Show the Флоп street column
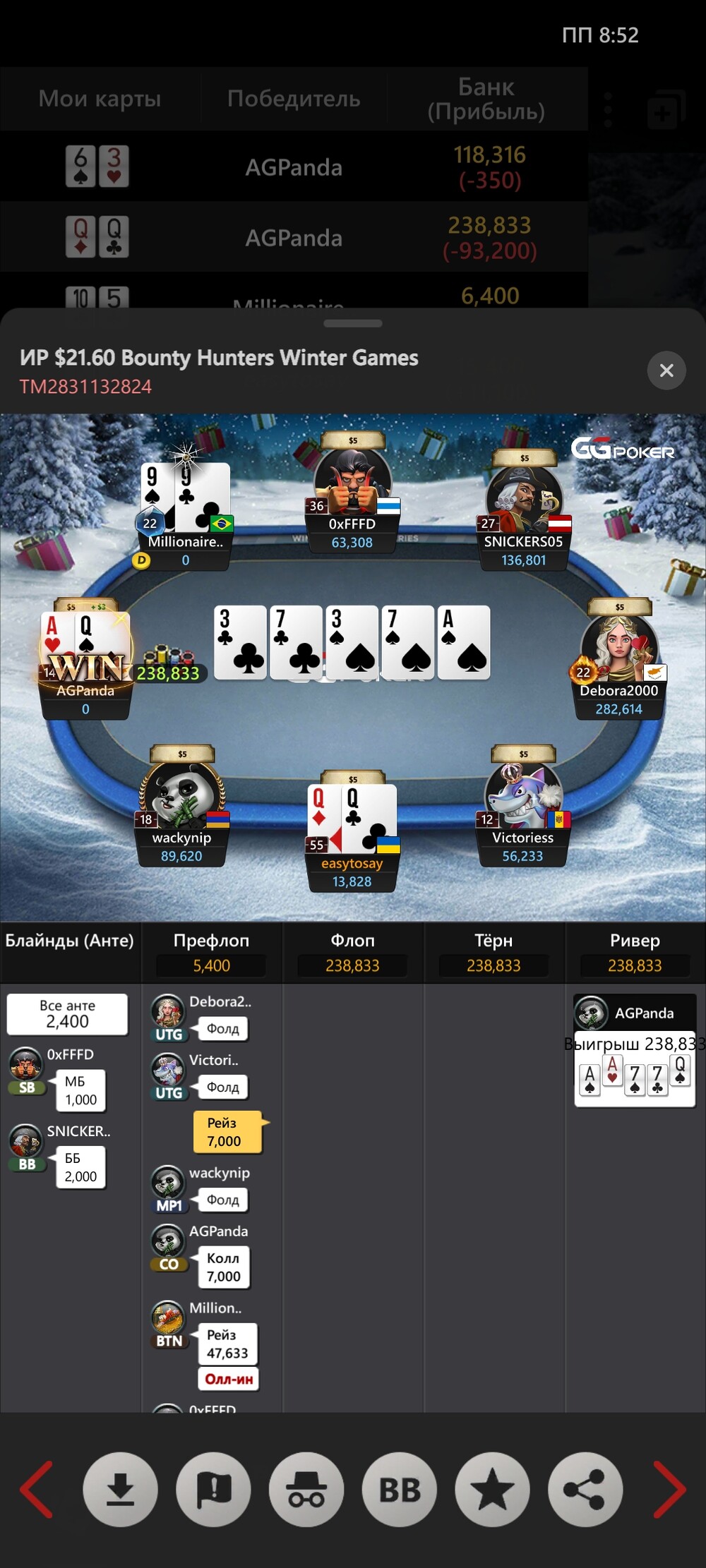This screenshot has height=1568, width=706. (x=352, y=952)
